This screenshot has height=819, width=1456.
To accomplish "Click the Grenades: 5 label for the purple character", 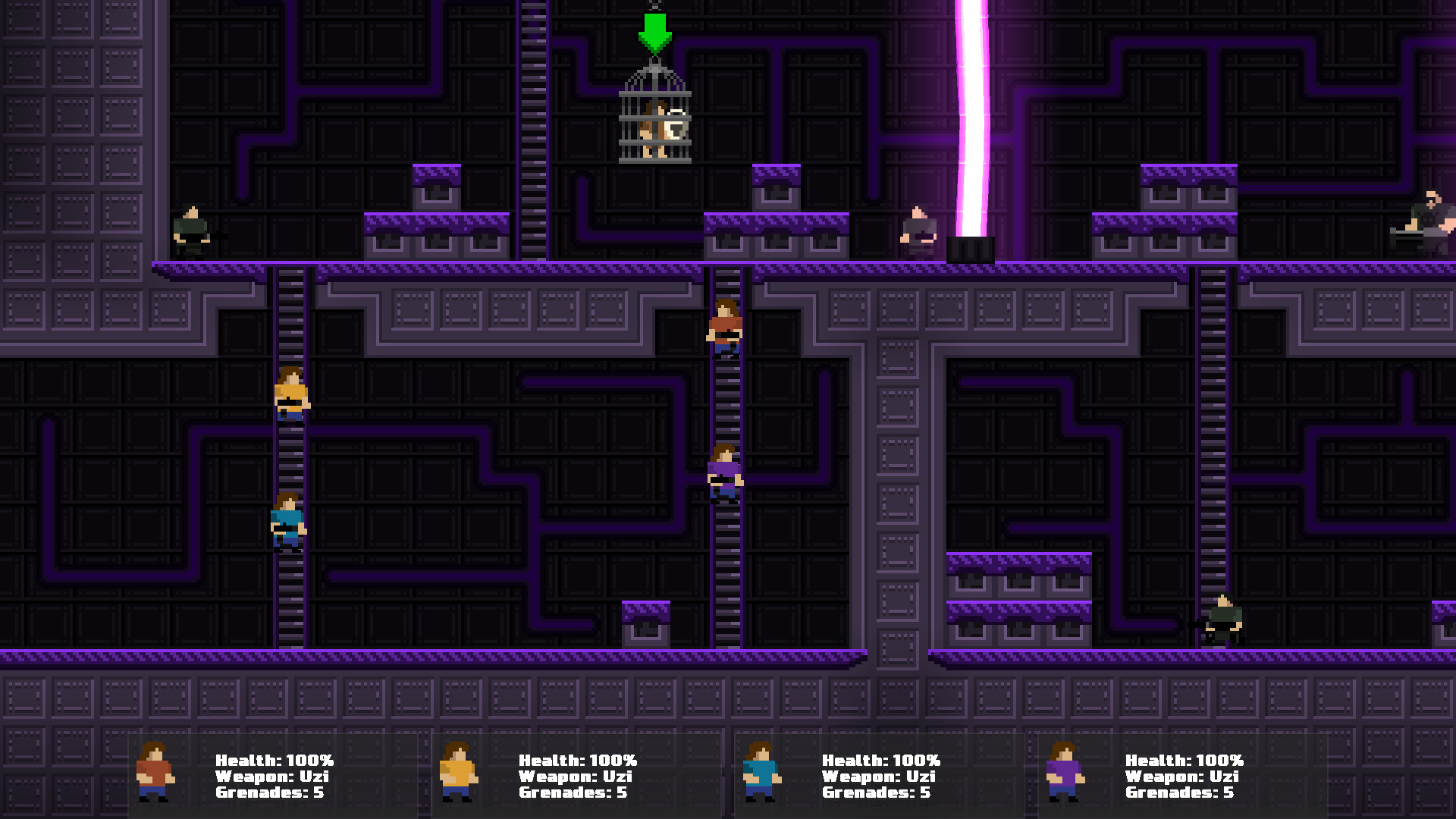I will [x=1178, y=792].
